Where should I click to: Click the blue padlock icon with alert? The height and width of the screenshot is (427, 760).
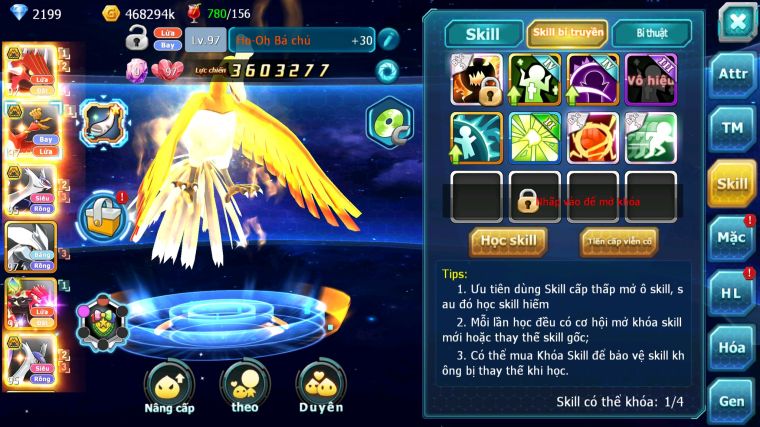(103, 215)
